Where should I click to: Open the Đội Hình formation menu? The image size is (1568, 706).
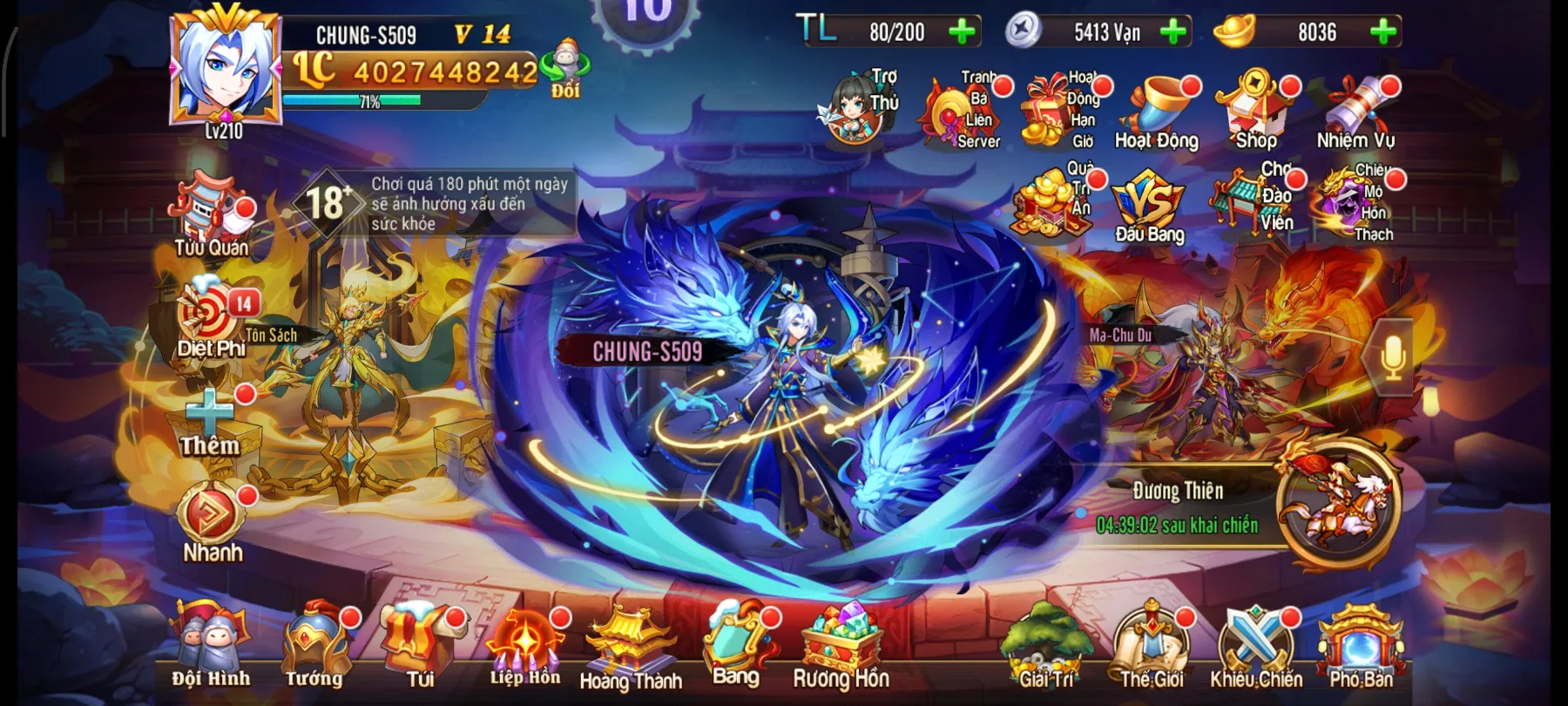209,649
